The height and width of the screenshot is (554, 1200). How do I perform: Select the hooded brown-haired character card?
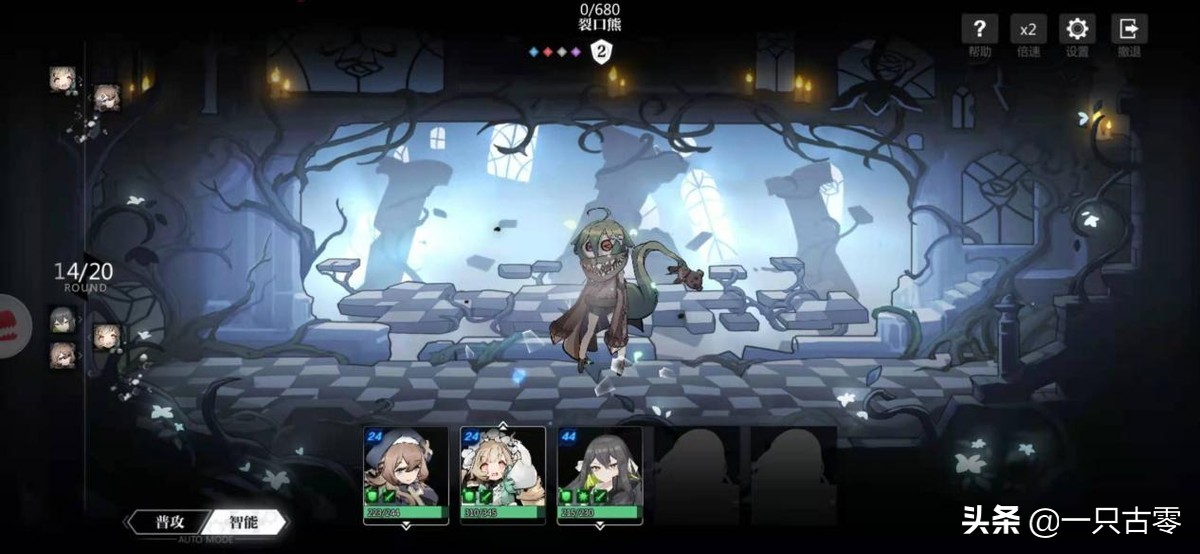[404, 475]
